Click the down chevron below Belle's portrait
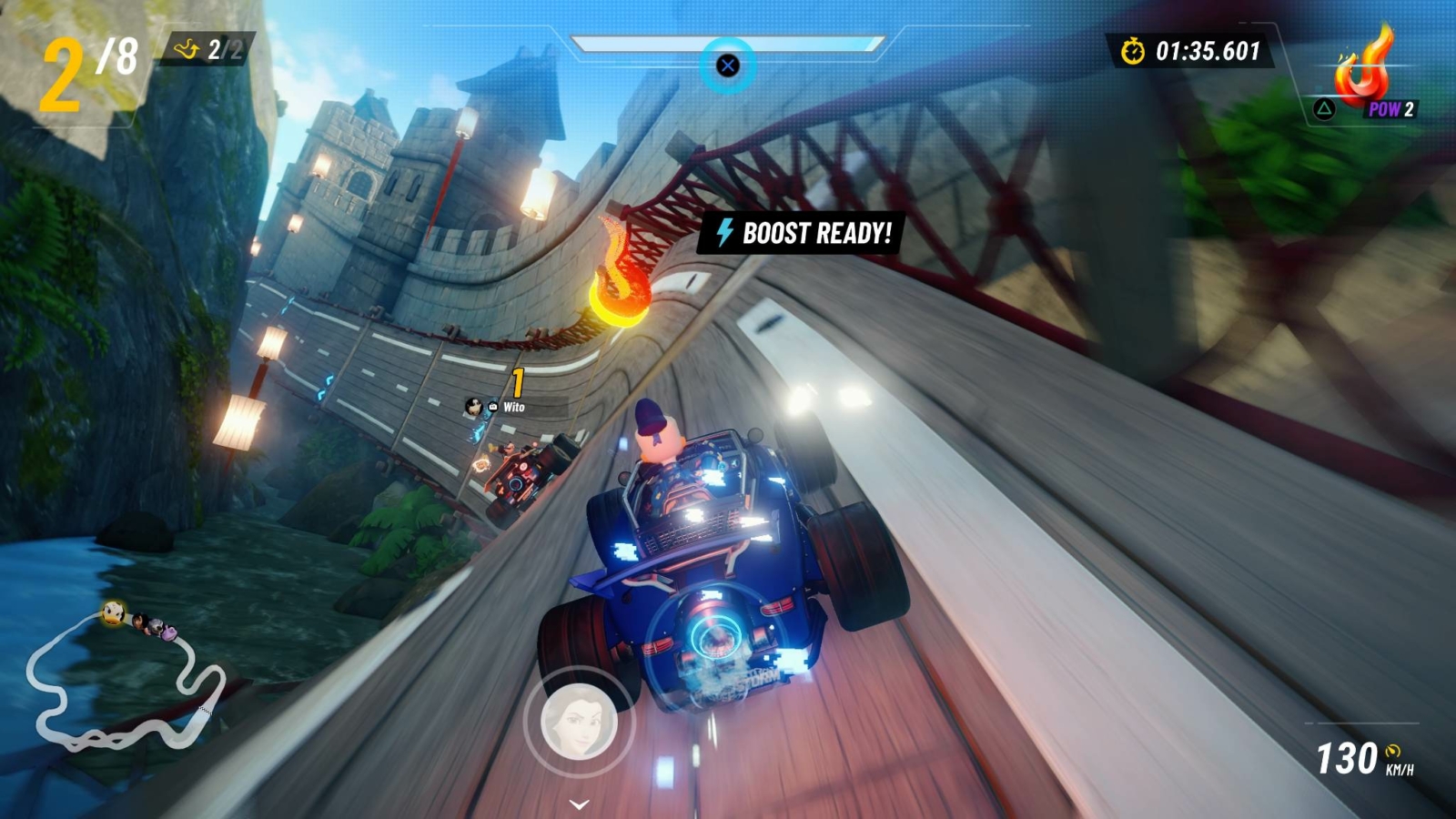Screen dimensions: 1456x819 [579, 804]
